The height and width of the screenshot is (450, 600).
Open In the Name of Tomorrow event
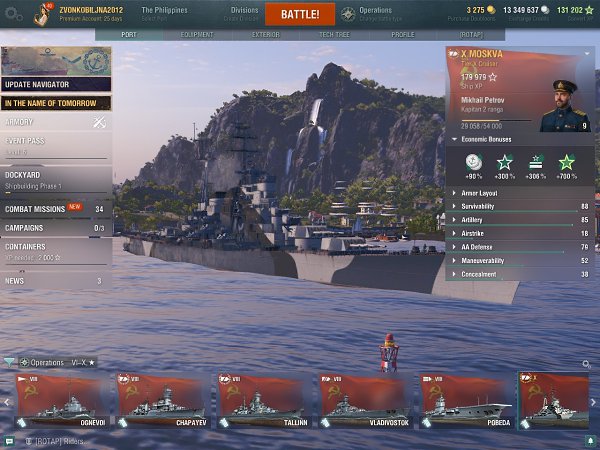click(x=55, y=102)
